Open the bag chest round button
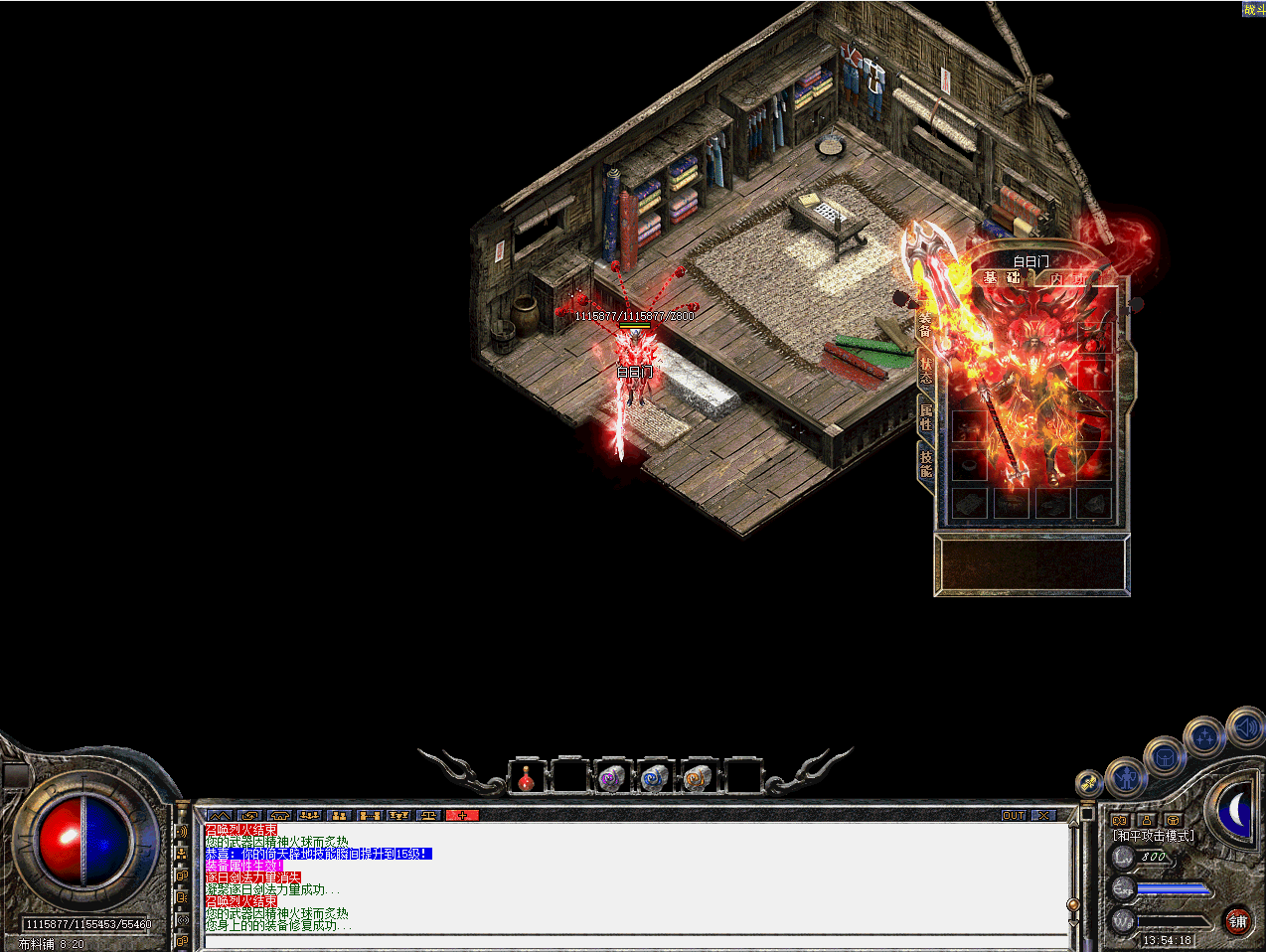This screenshot has height=952, width=1266. point(1164,758)
